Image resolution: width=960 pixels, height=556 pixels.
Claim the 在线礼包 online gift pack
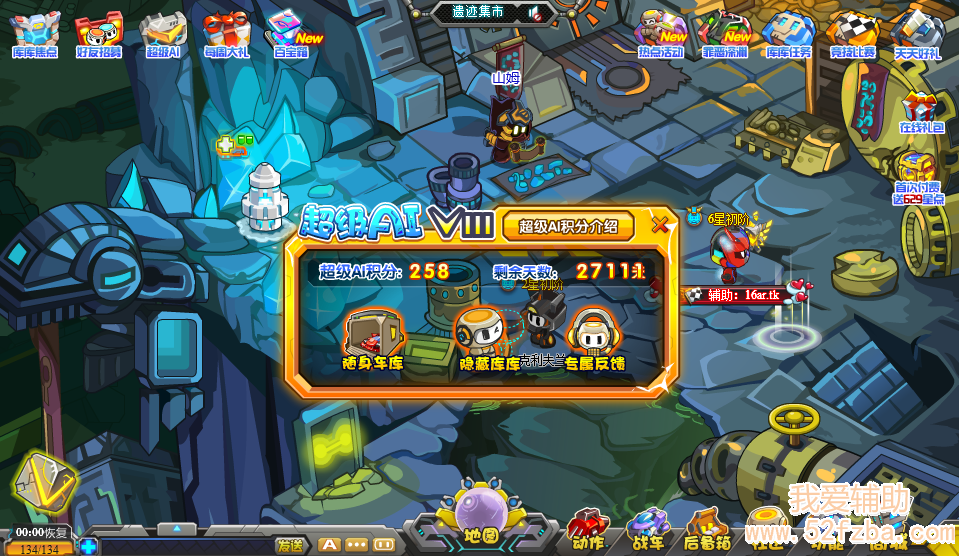tap(921, 112)
